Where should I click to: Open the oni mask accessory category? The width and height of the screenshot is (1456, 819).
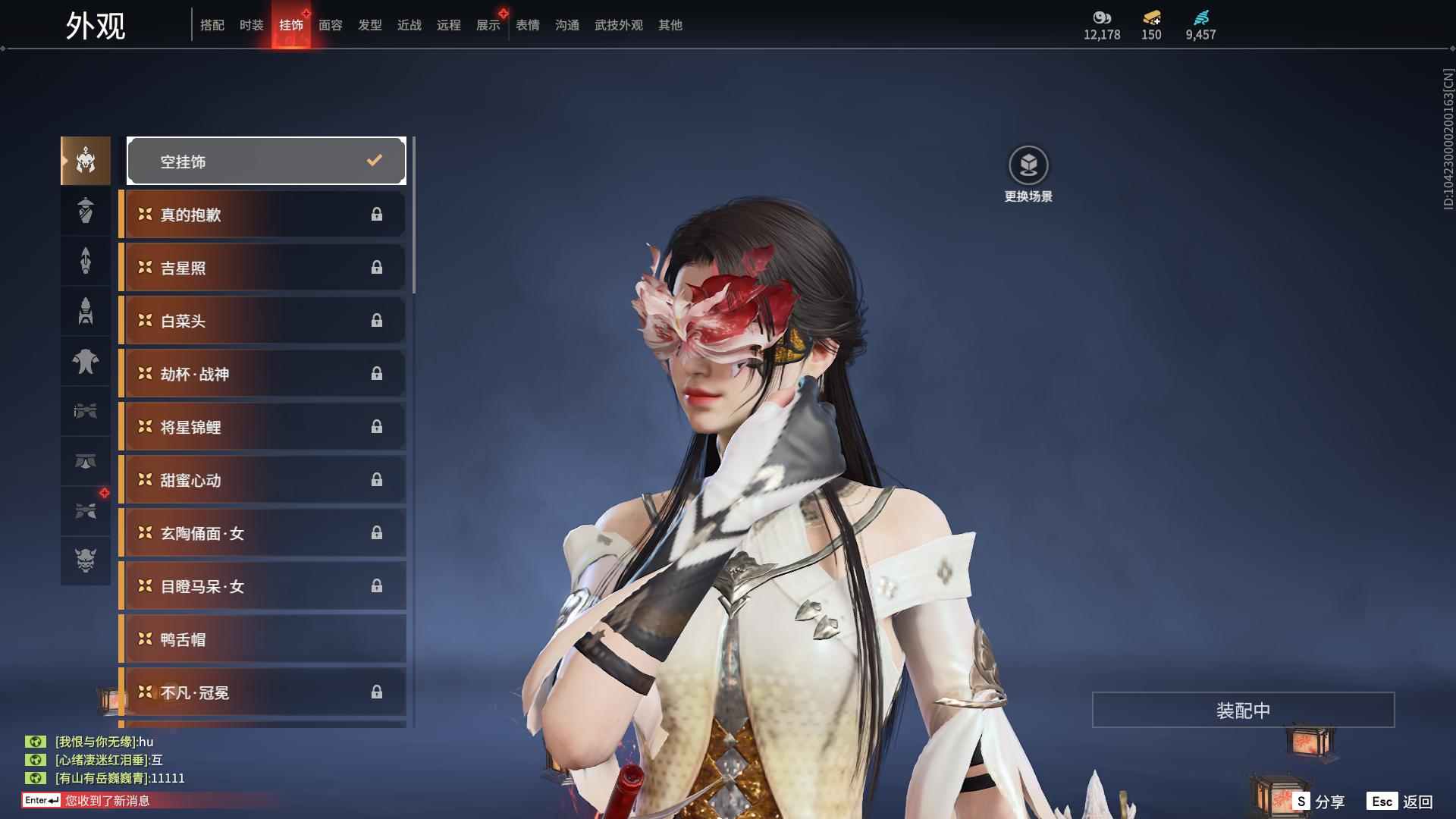coord(86,560)
